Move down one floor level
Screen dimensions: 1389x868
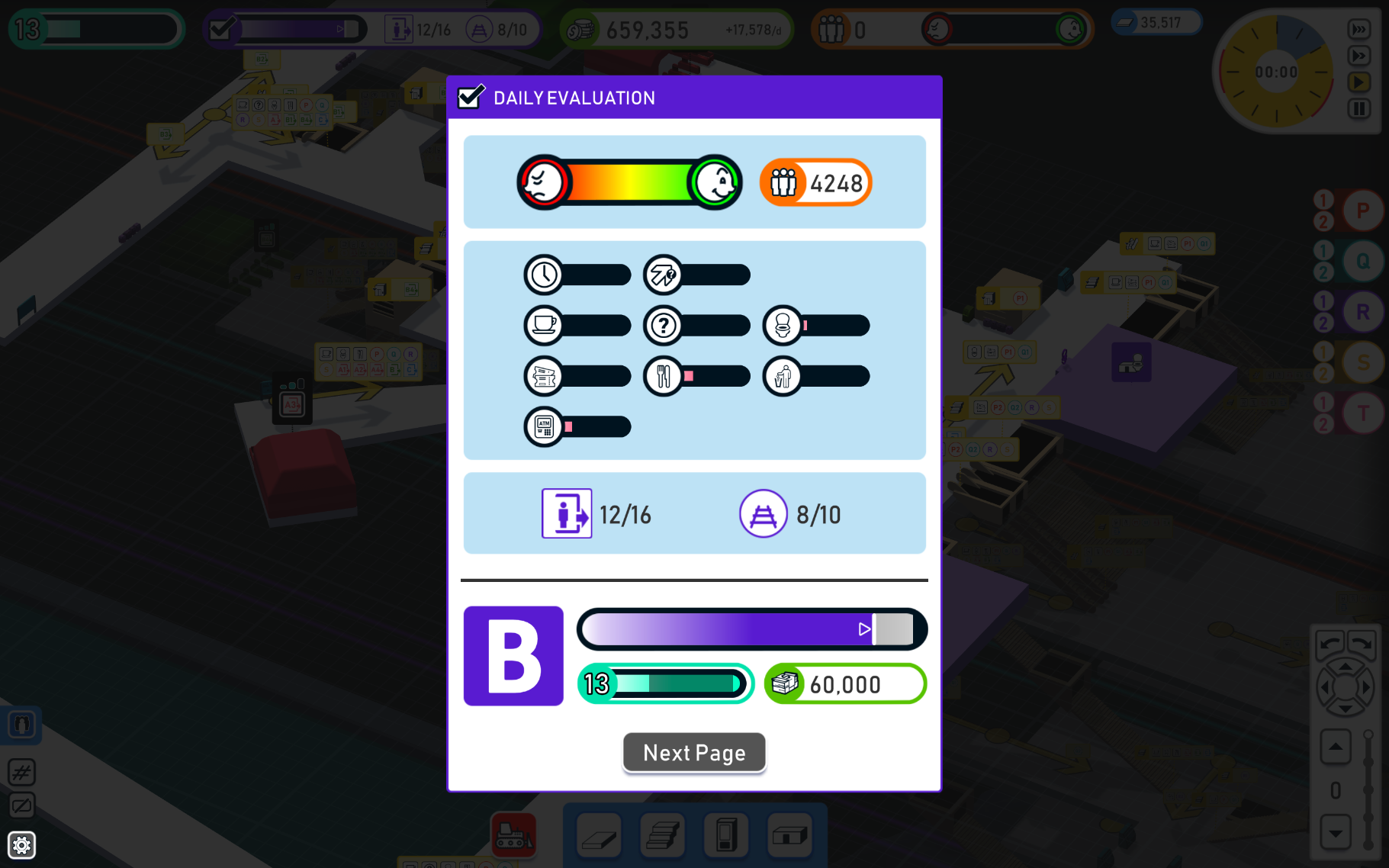click(x=1336, y=833)
